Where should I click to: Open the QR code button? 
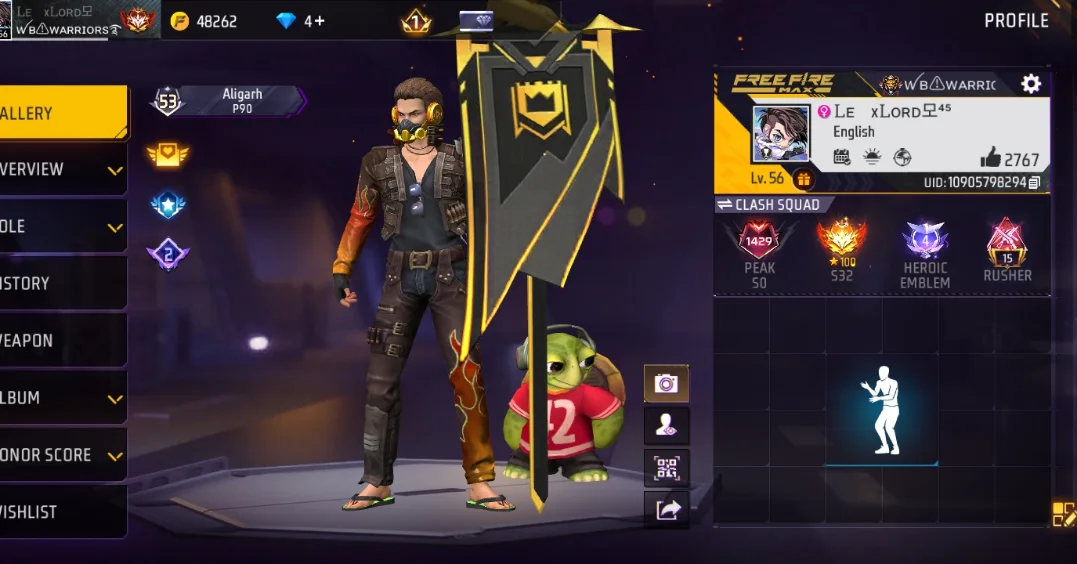pyautogui.click(x=666, y=467)
